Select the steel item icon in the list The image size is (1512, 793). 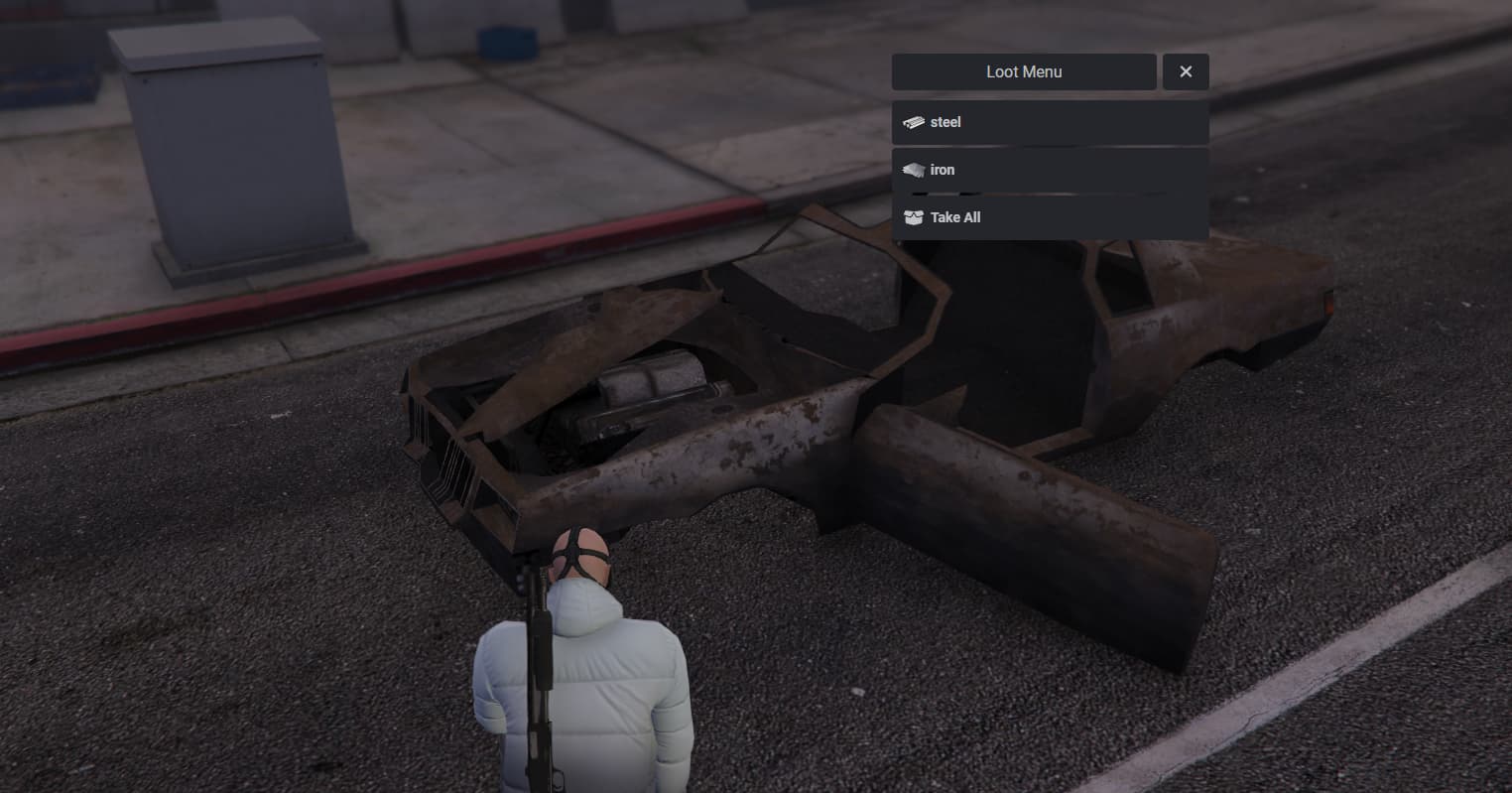coord(914,121)
